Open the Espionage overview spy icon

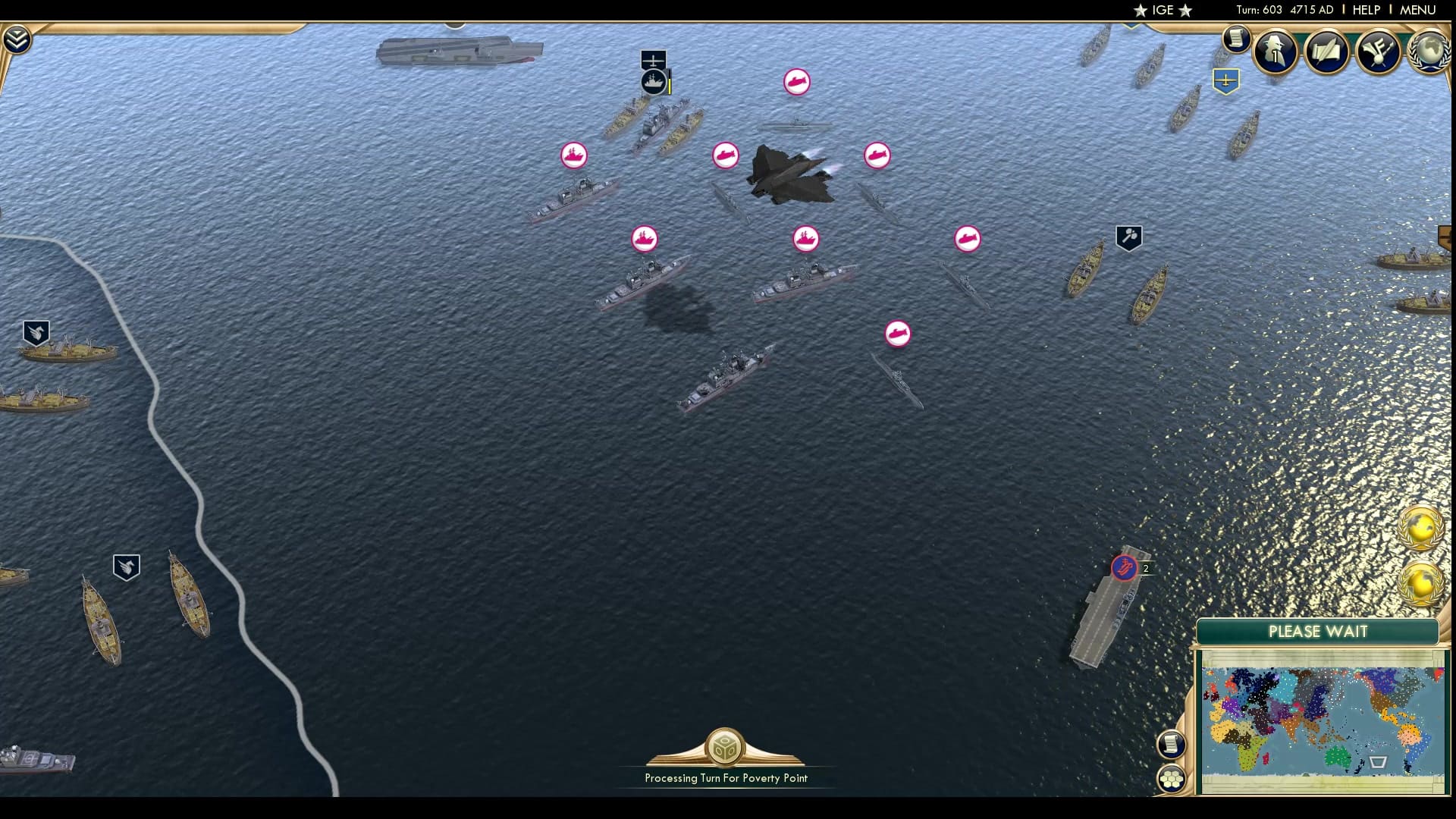click(1275, 52)
